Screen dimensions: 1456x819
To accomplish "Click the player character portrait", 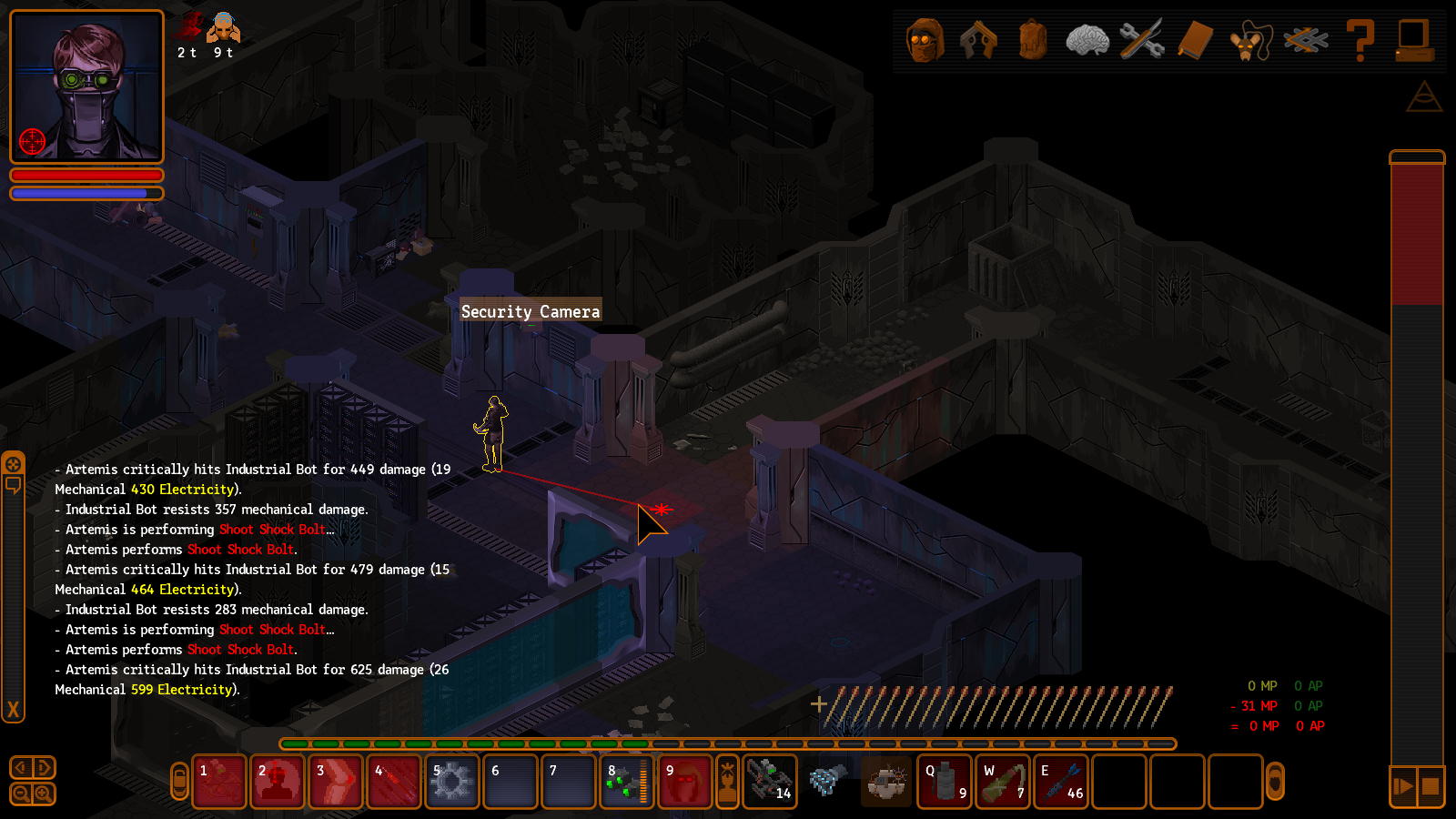I will 86,86.
